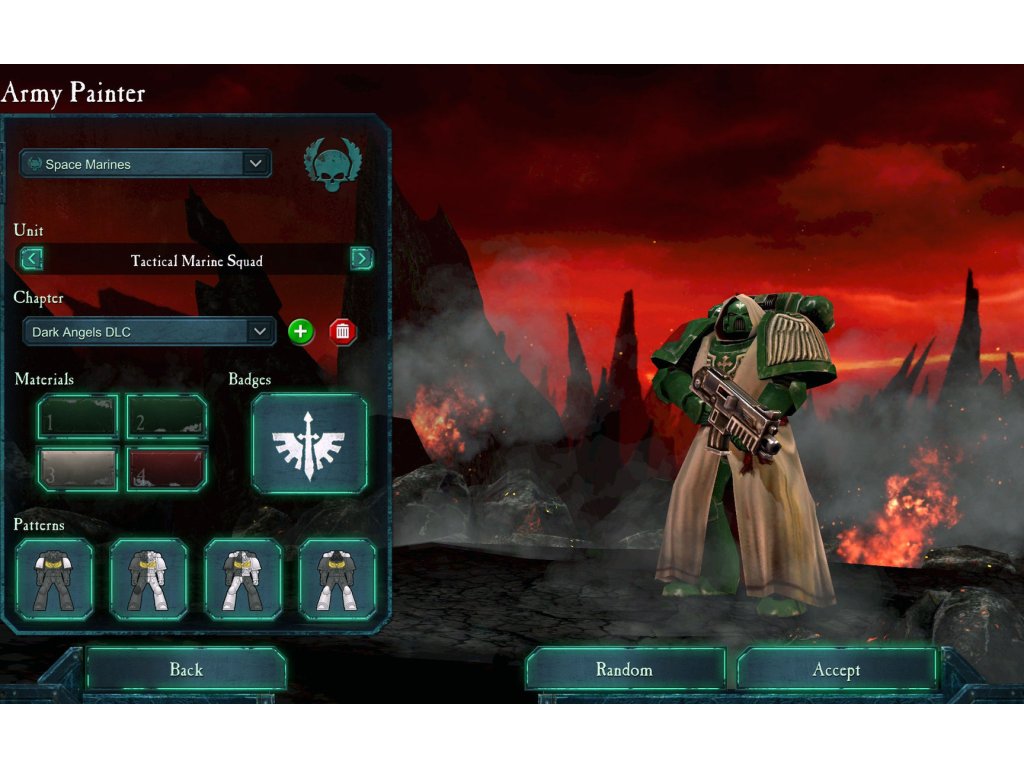Image resolution: width=1024 pixels, height=768 pixels.
Task: Accept the army paint scheme
Action: point(837,670)
